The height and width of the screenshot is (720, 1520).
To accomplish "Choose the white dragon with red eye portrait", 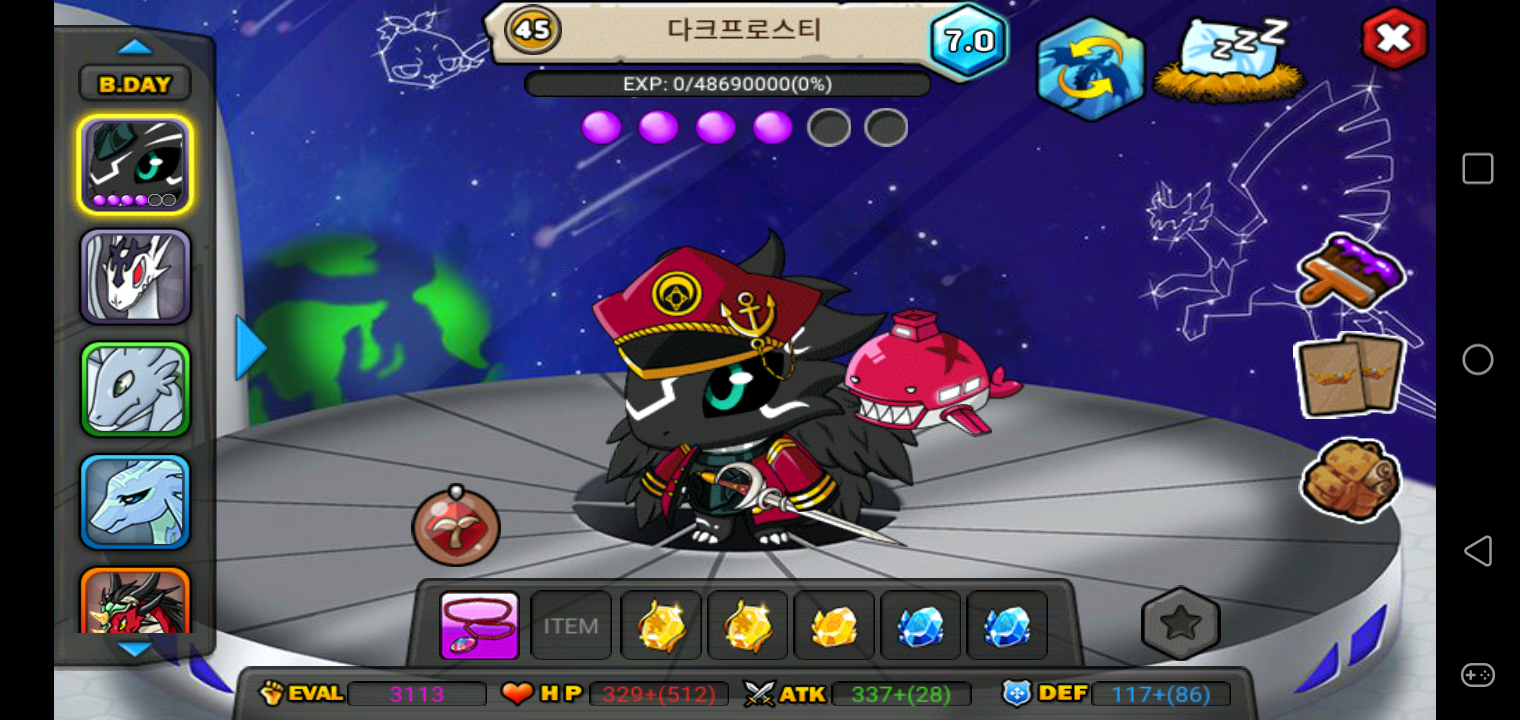I will click(135, 277).
